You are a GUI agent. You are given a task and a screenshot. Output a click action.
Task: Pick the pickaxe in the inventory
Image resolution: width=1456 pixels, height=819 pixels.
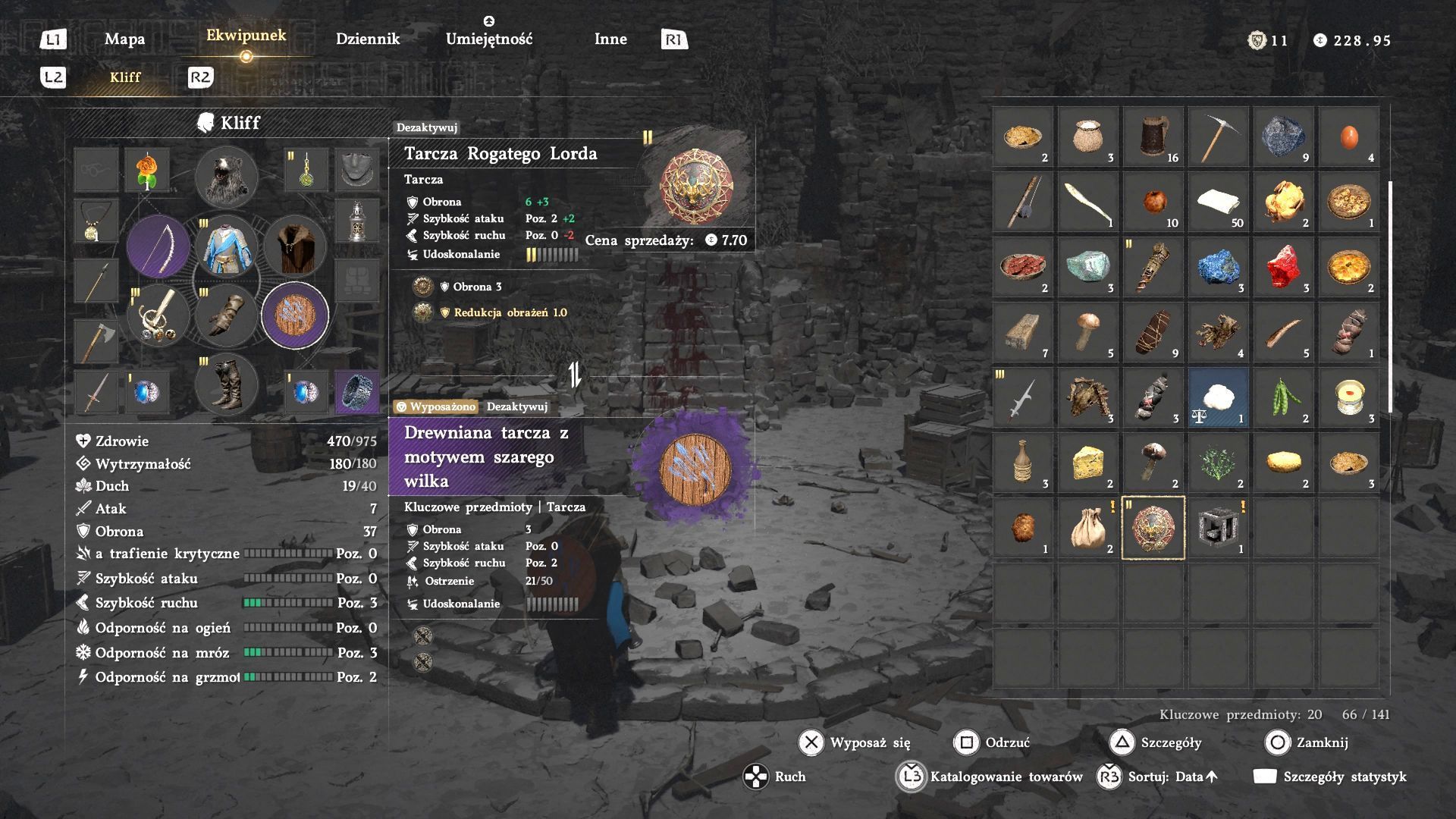(x=1218, y=136)
